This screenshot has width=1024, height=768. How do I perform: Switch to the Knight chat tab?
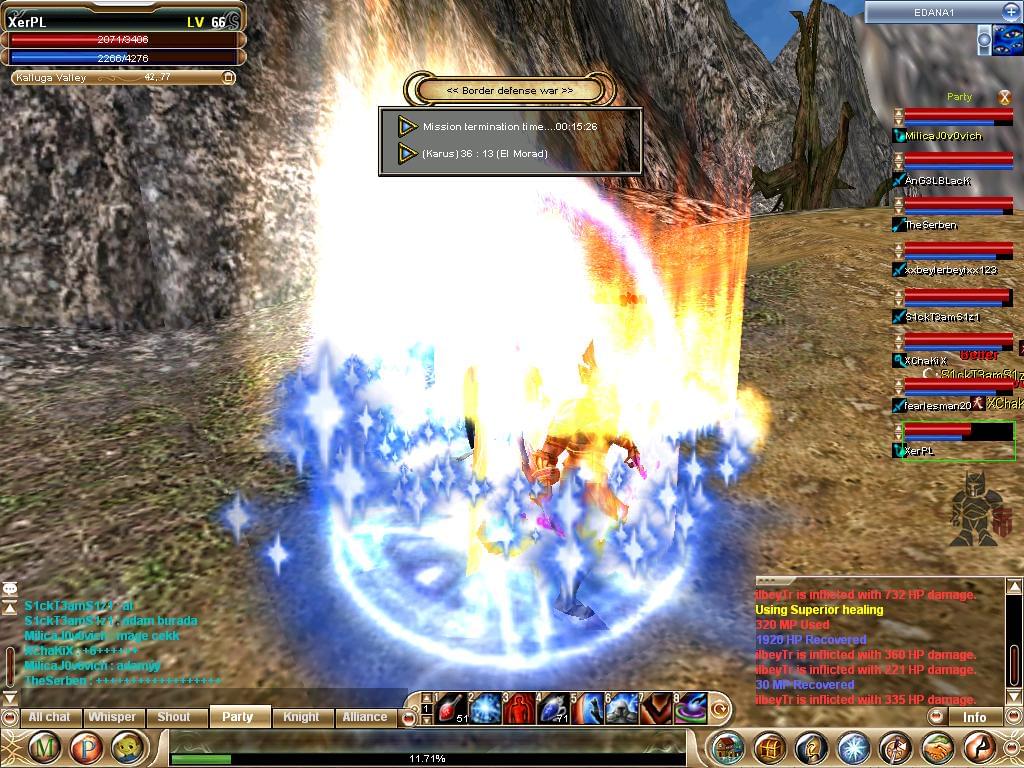(301, 717)
